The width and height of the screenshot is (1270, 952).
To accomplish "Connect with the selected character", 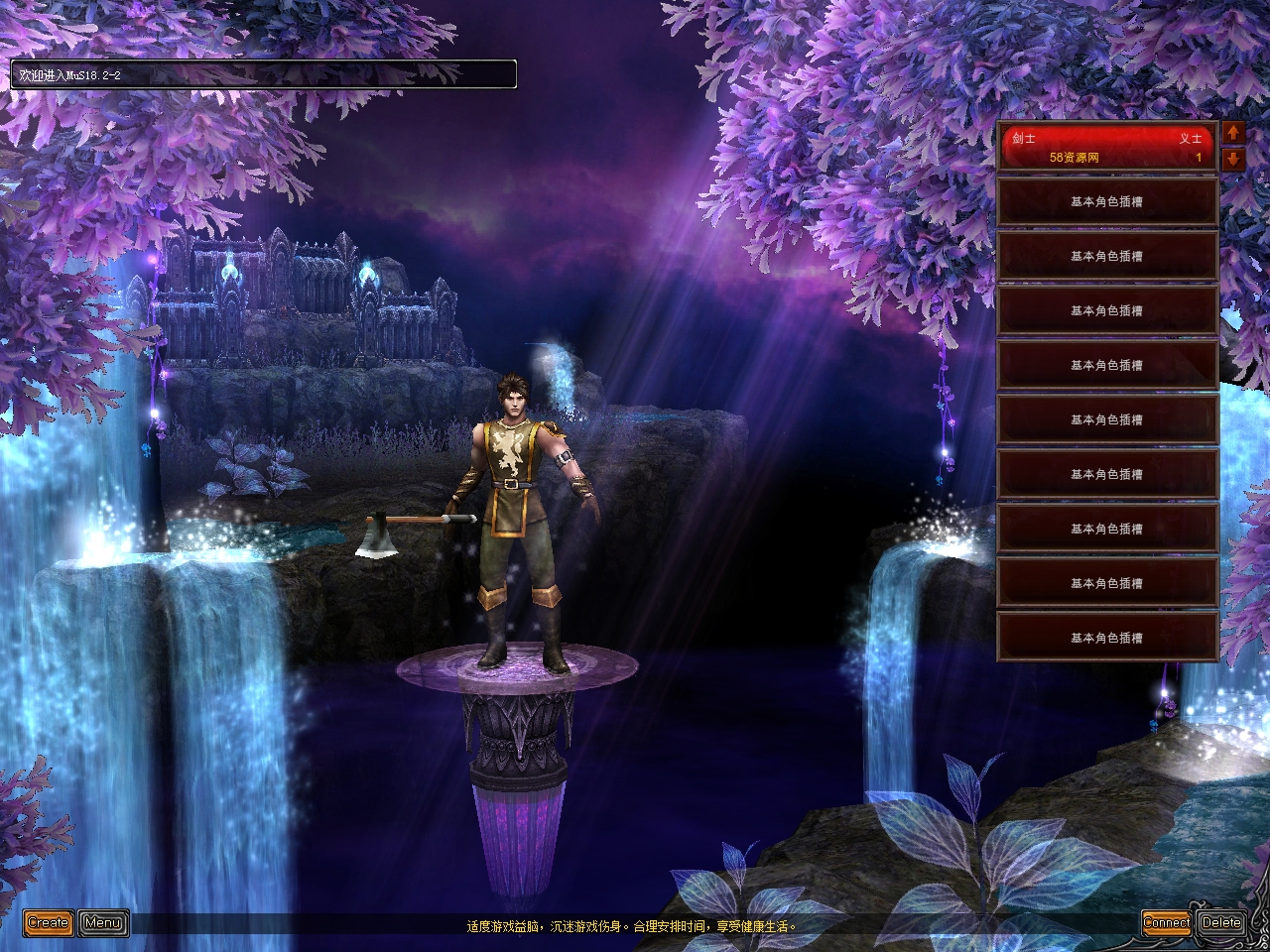I will click(x=1166, y=923).
